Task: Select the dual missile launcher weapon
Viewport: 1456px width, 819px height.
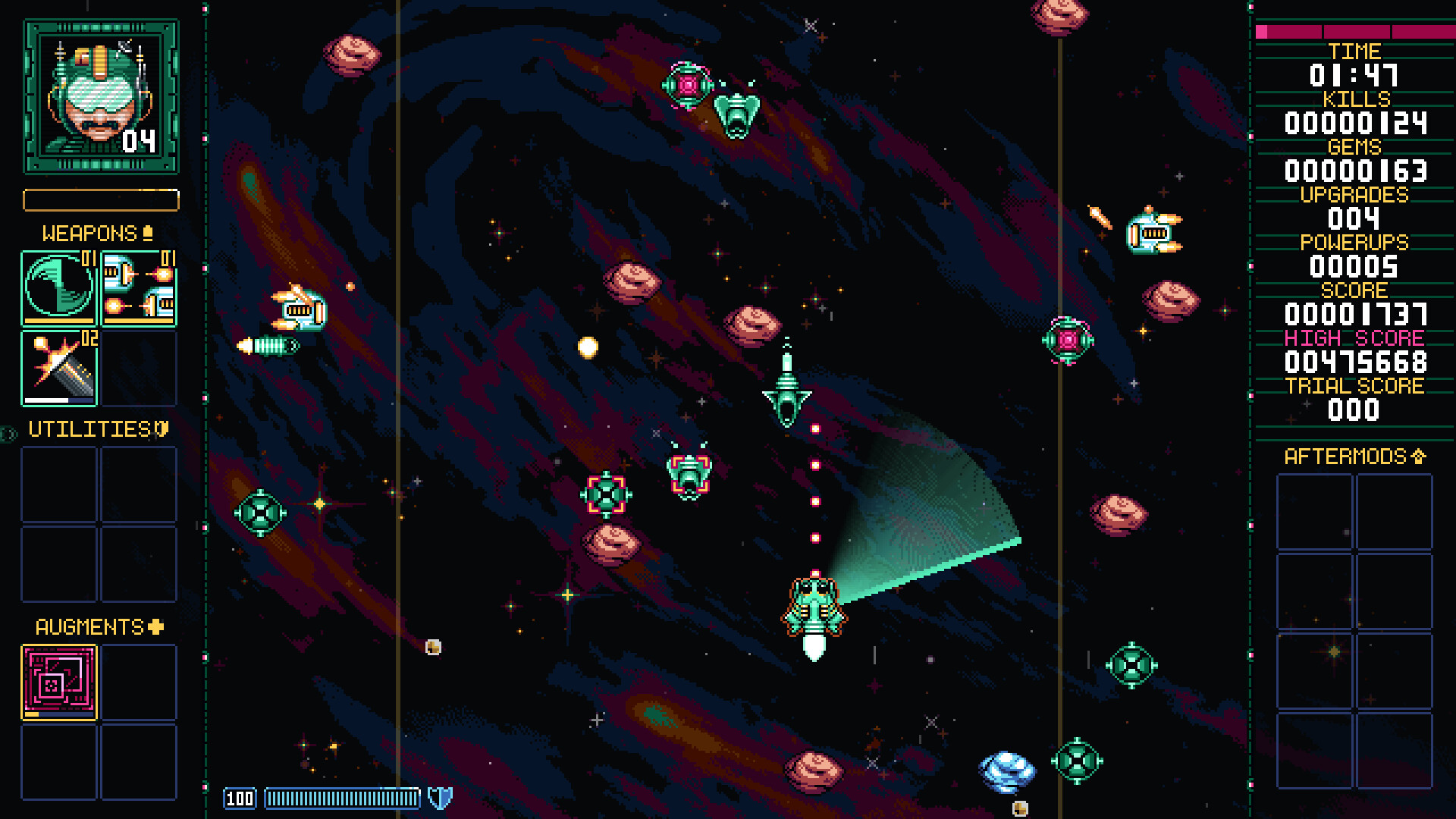Action: pos(139,288)
